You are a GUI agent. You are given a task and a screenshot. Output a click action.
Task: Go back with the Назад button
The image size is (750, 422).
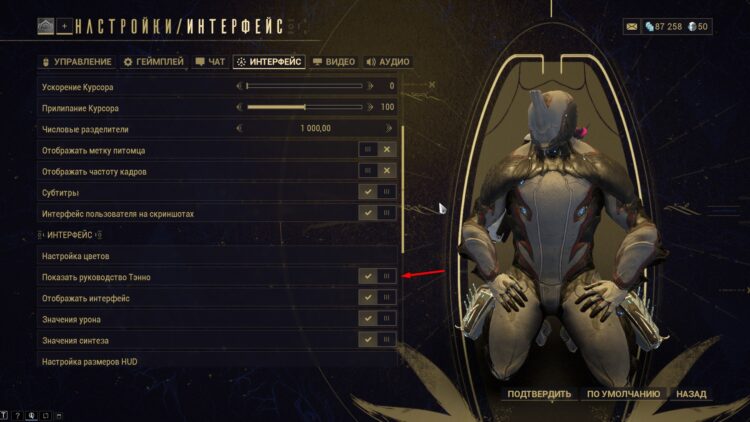click(x=691, y=394)
